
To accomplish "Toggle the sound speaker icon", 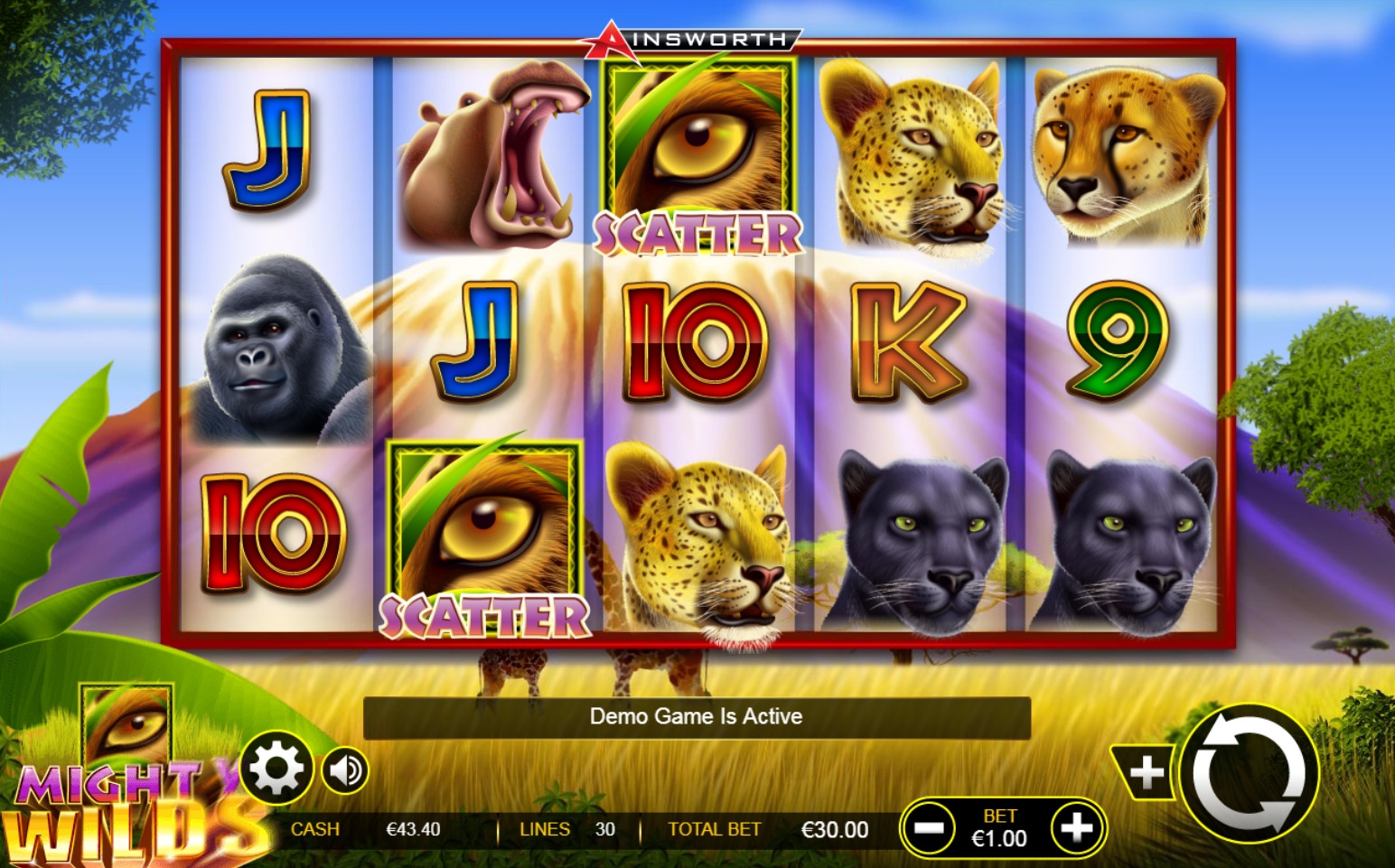I will tap(345, 770).
